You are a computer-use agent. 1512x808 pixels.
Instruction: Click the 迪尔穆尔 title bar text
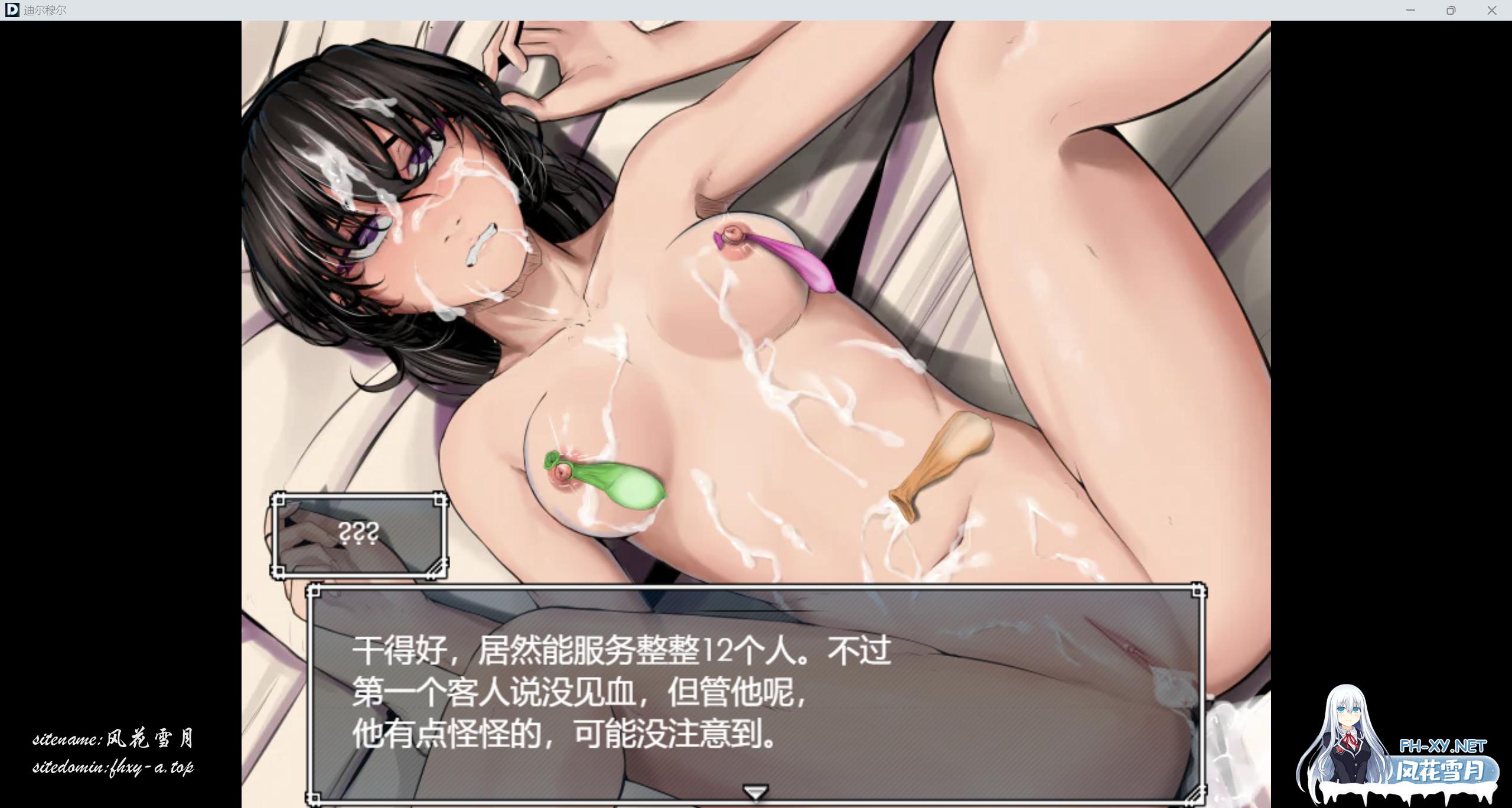pyautogui.click(x=44, y=10)
